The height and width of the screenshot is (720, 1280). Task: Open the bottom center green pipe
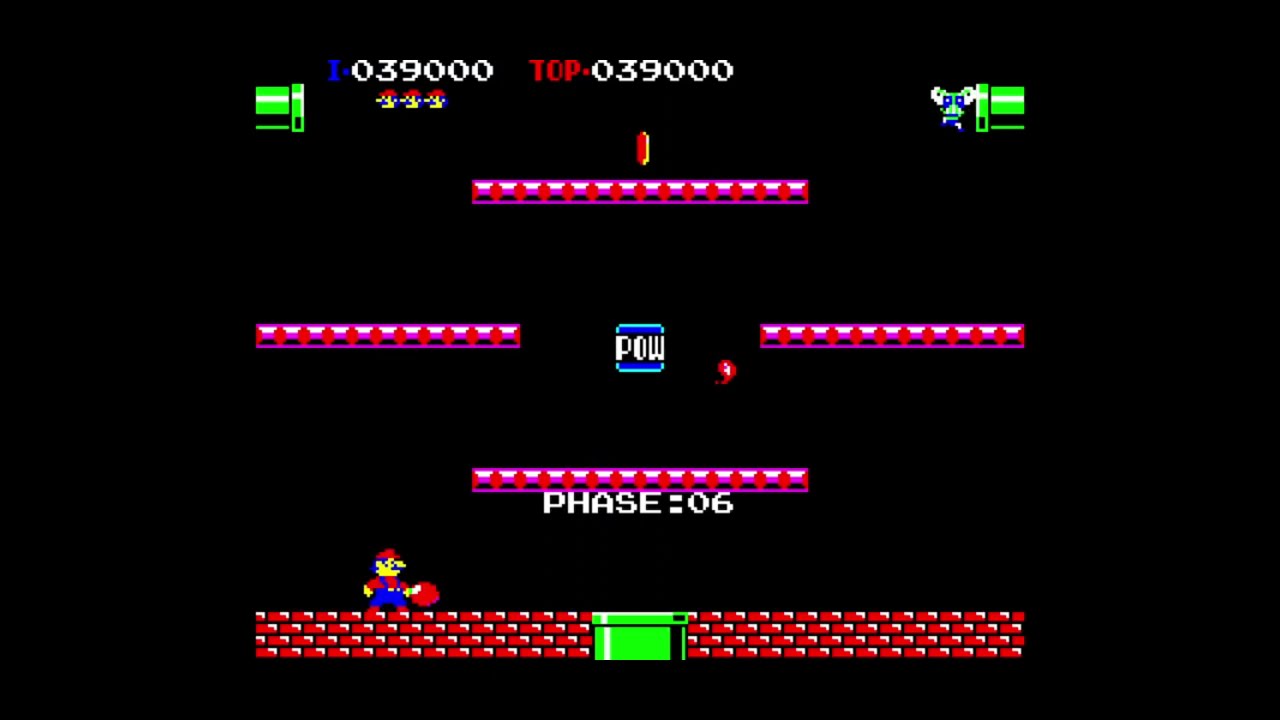click(640, 640)
